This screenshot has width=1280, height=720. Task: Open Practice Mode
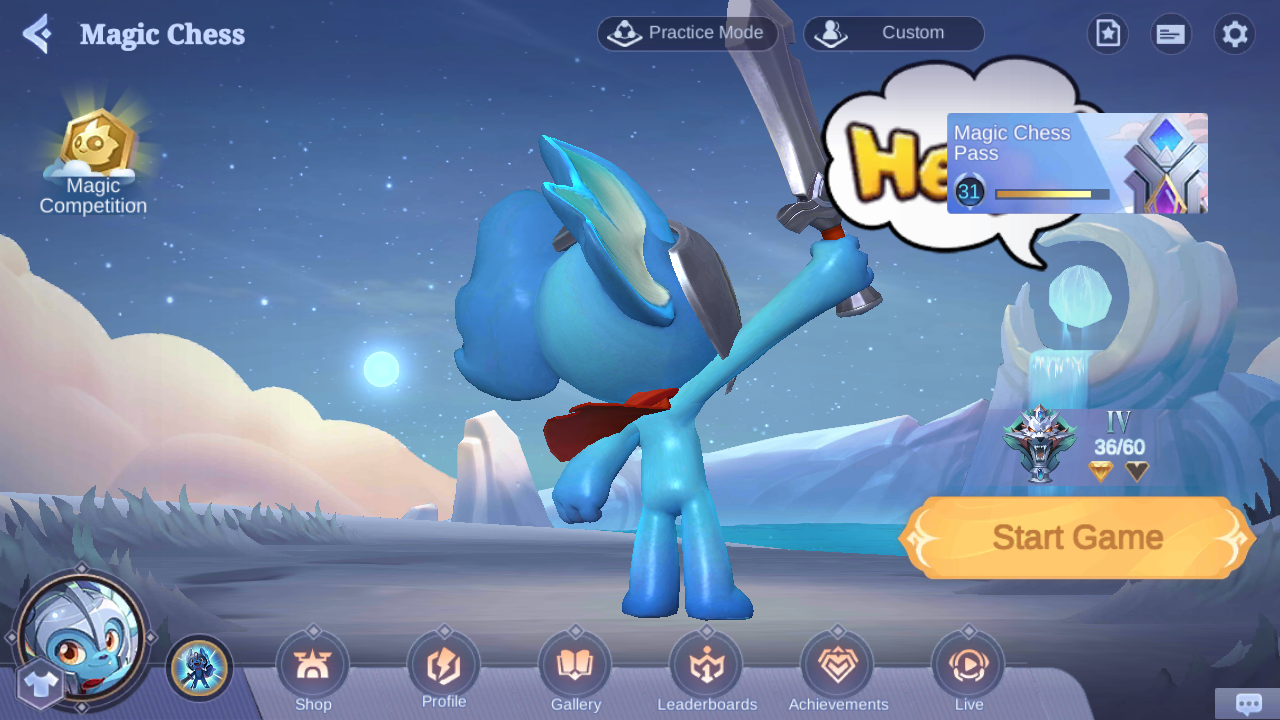688,33
